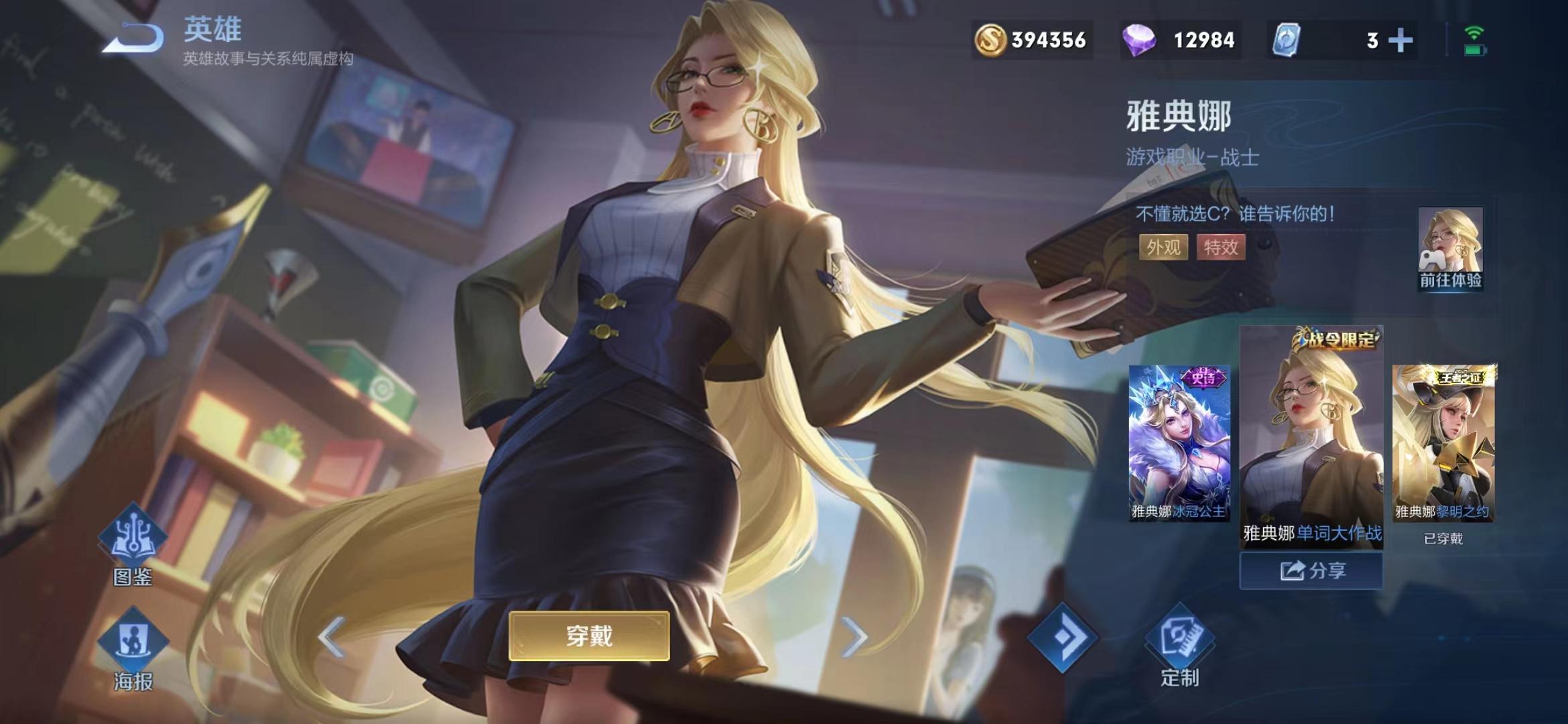Image resolution: width=1568 pixels, height=724 pixels.
Task: Add more tickets with the plus button
Action: (x=1400, y=40)
